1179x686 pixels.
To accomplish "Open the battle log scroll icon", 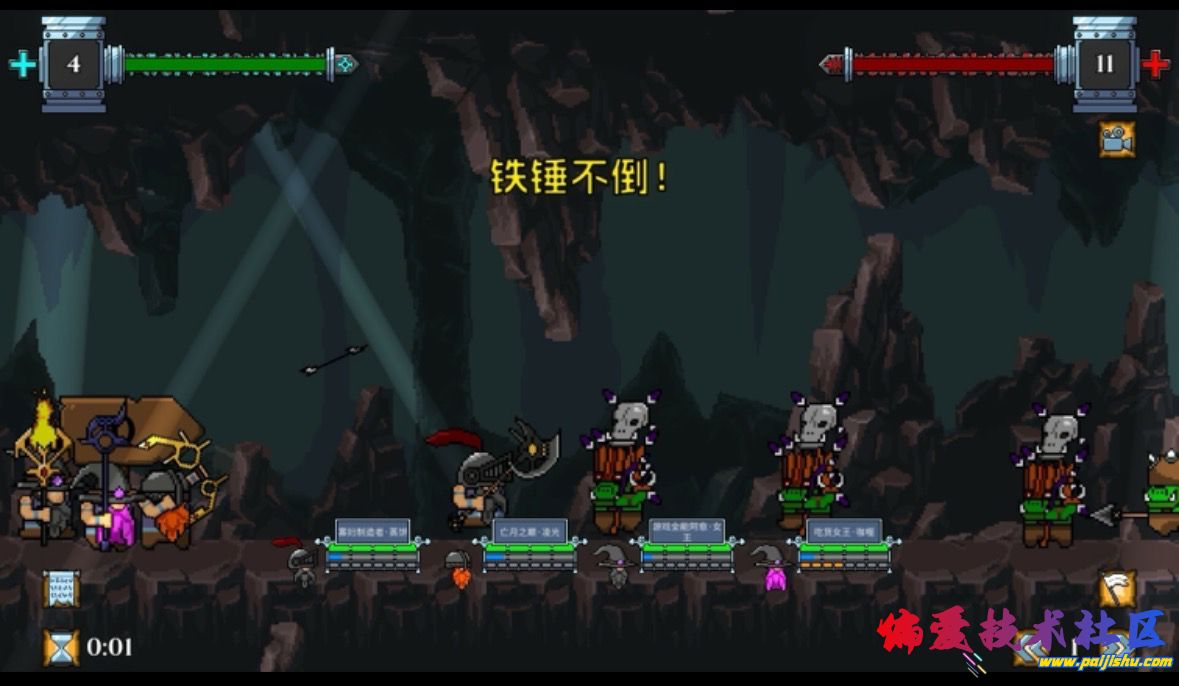I will (60, 590).
